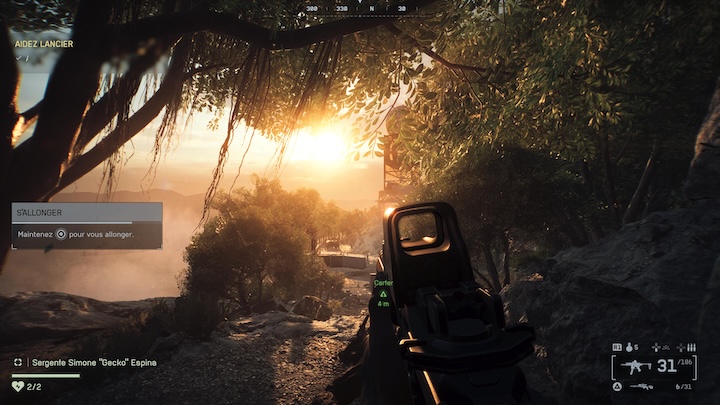Select the squad icon beside Sergente Simone Espina
Screen dimensions: 720x405
click(18, 362)
